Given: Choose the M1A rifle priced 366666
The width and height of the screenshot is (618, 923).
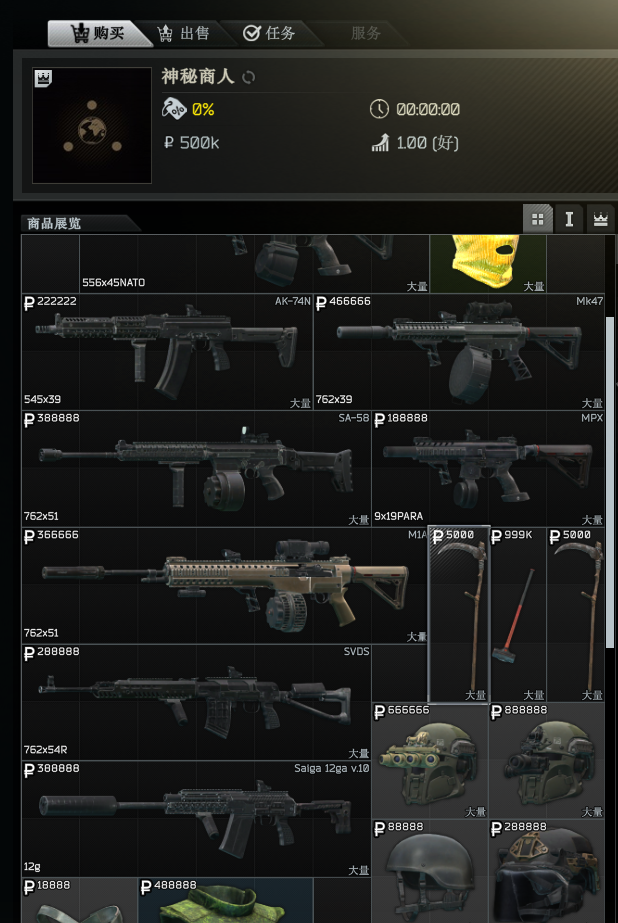Looking at the screenshot, I should point(225,585).
